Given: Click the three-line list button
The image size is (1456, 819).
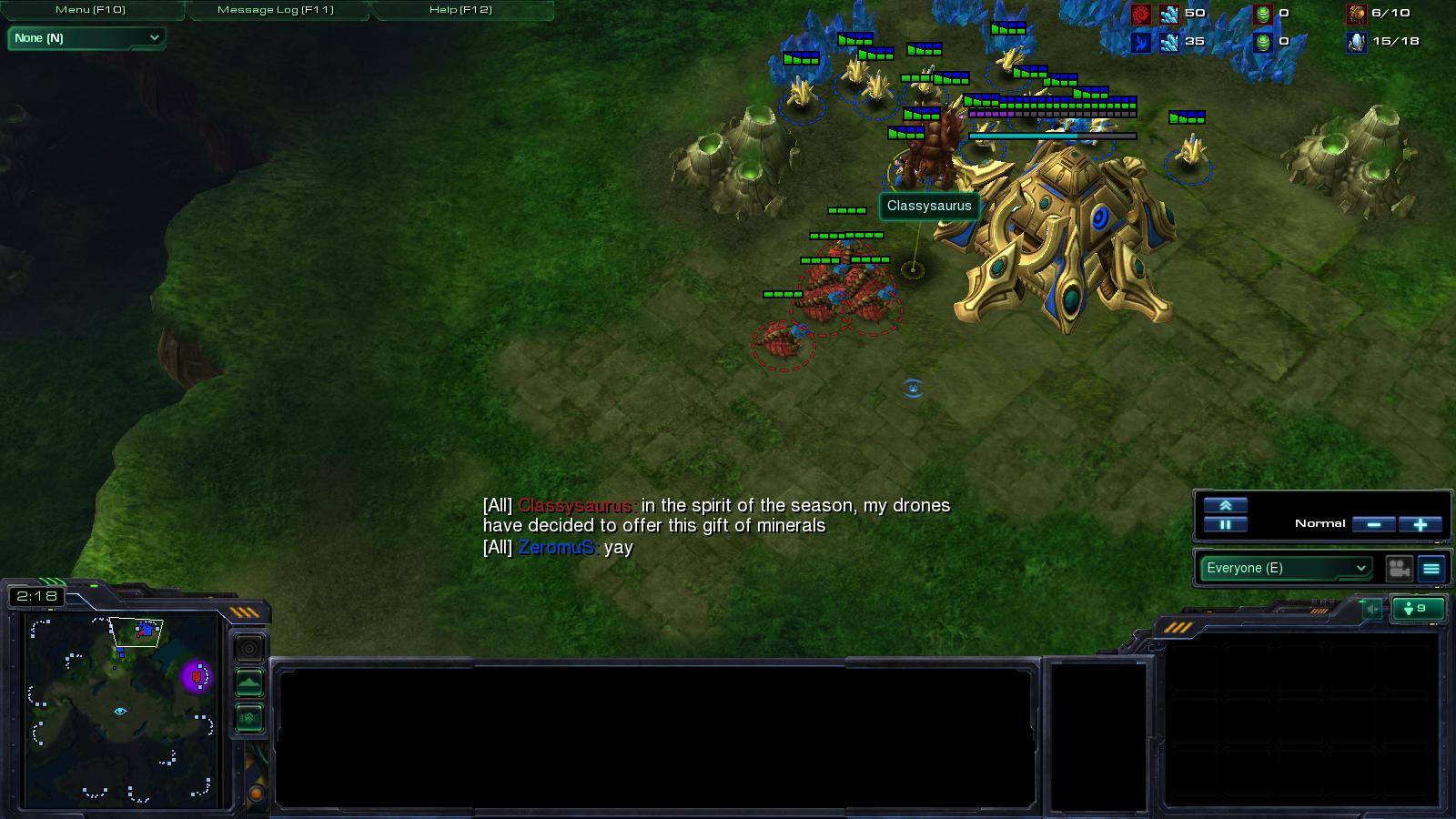Looking at the screenshot, I should click(x=1431, y=569).
